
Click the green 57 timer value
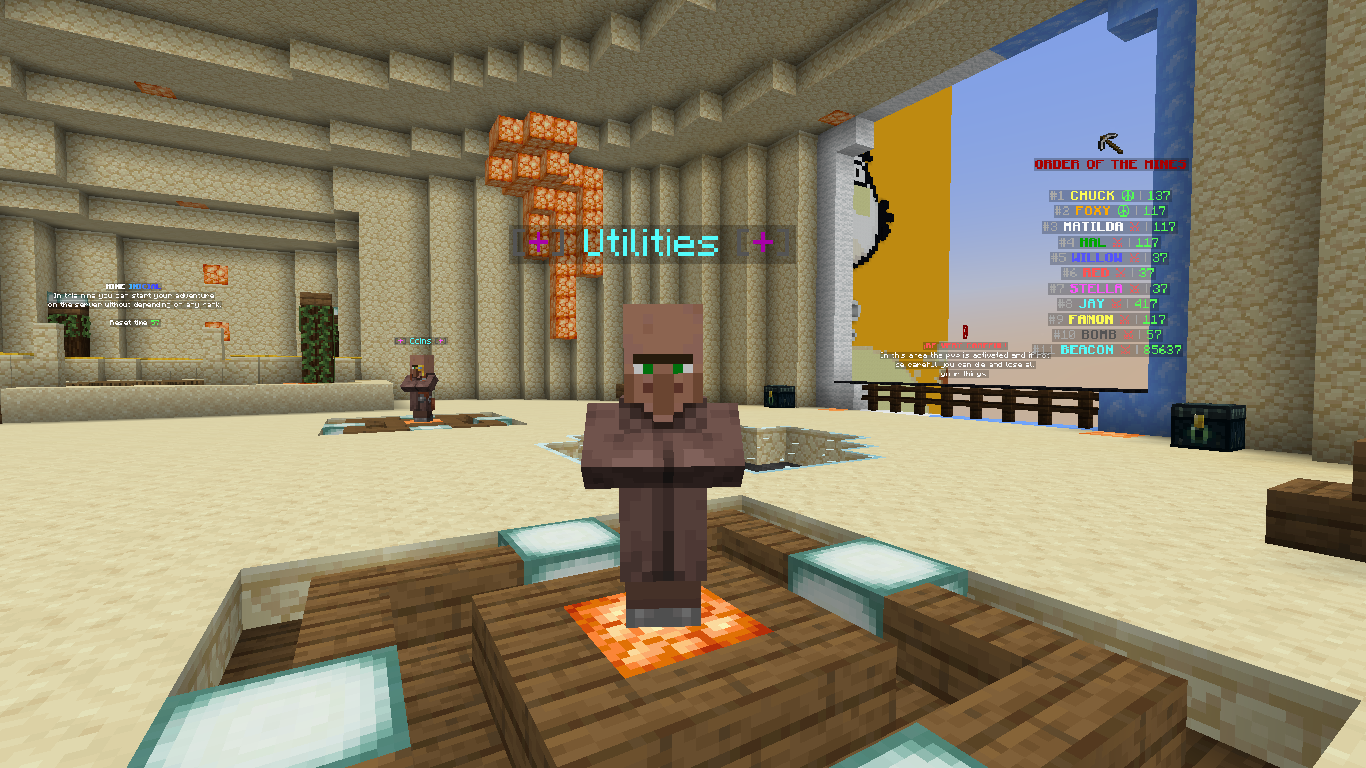coord(155,323)
